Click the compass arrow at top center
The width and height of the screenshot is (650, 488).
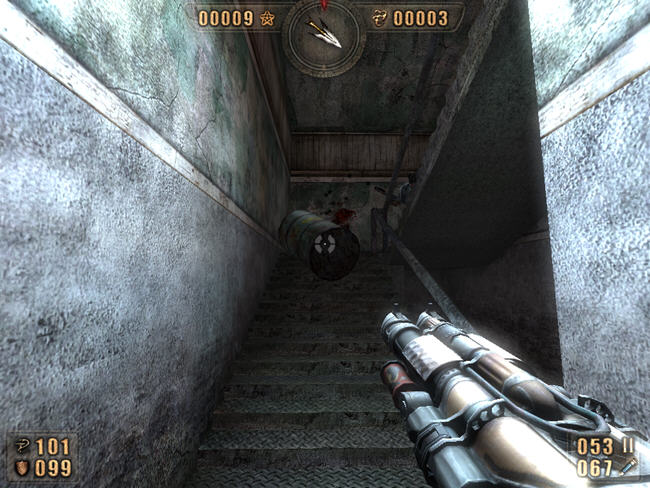(326, 34)
